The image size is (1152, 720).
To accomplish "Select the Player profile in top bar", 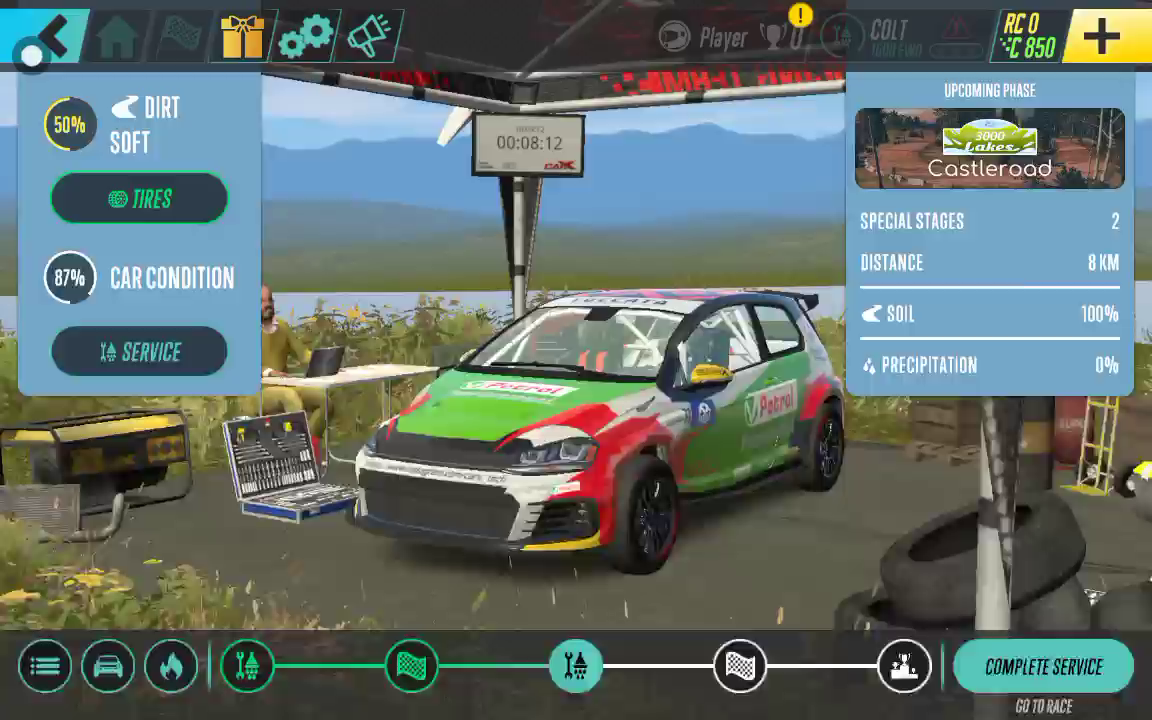I will coord(706,38).
